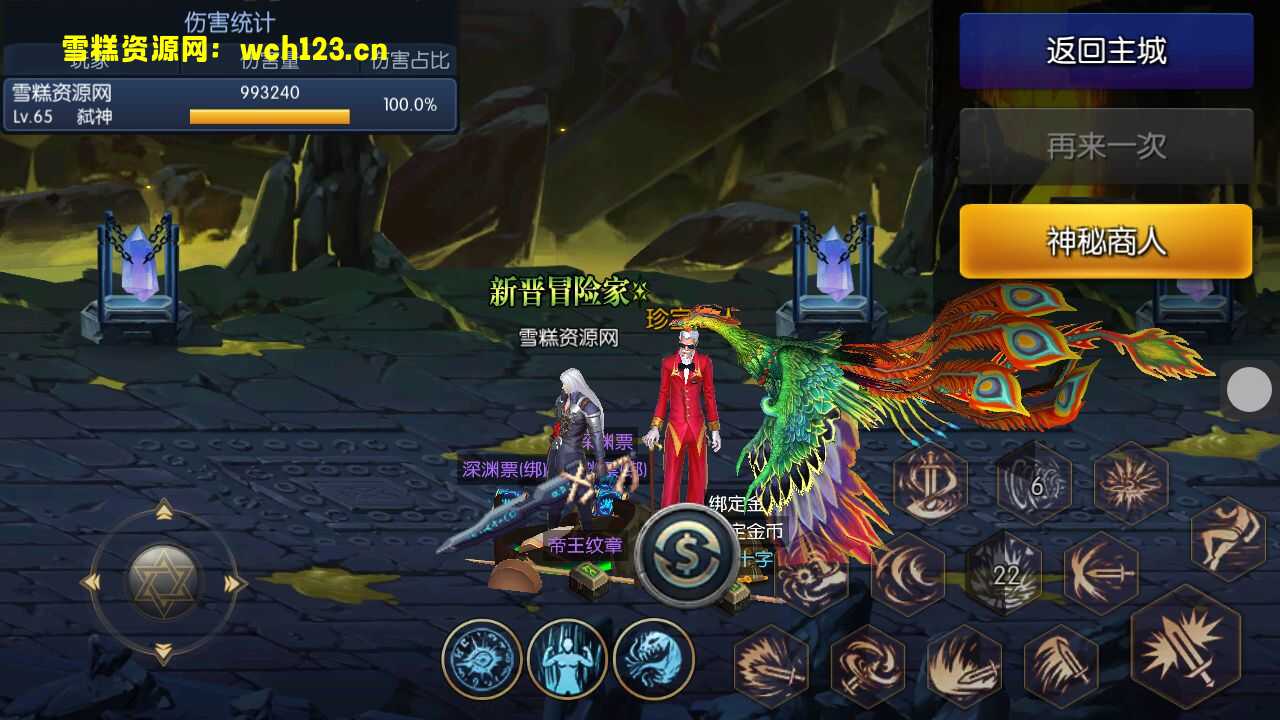The height and width of the screenshot is (720, 1280).
Task: Tap the skill on cooldown showing 6
Action: tap(1034, 485)
